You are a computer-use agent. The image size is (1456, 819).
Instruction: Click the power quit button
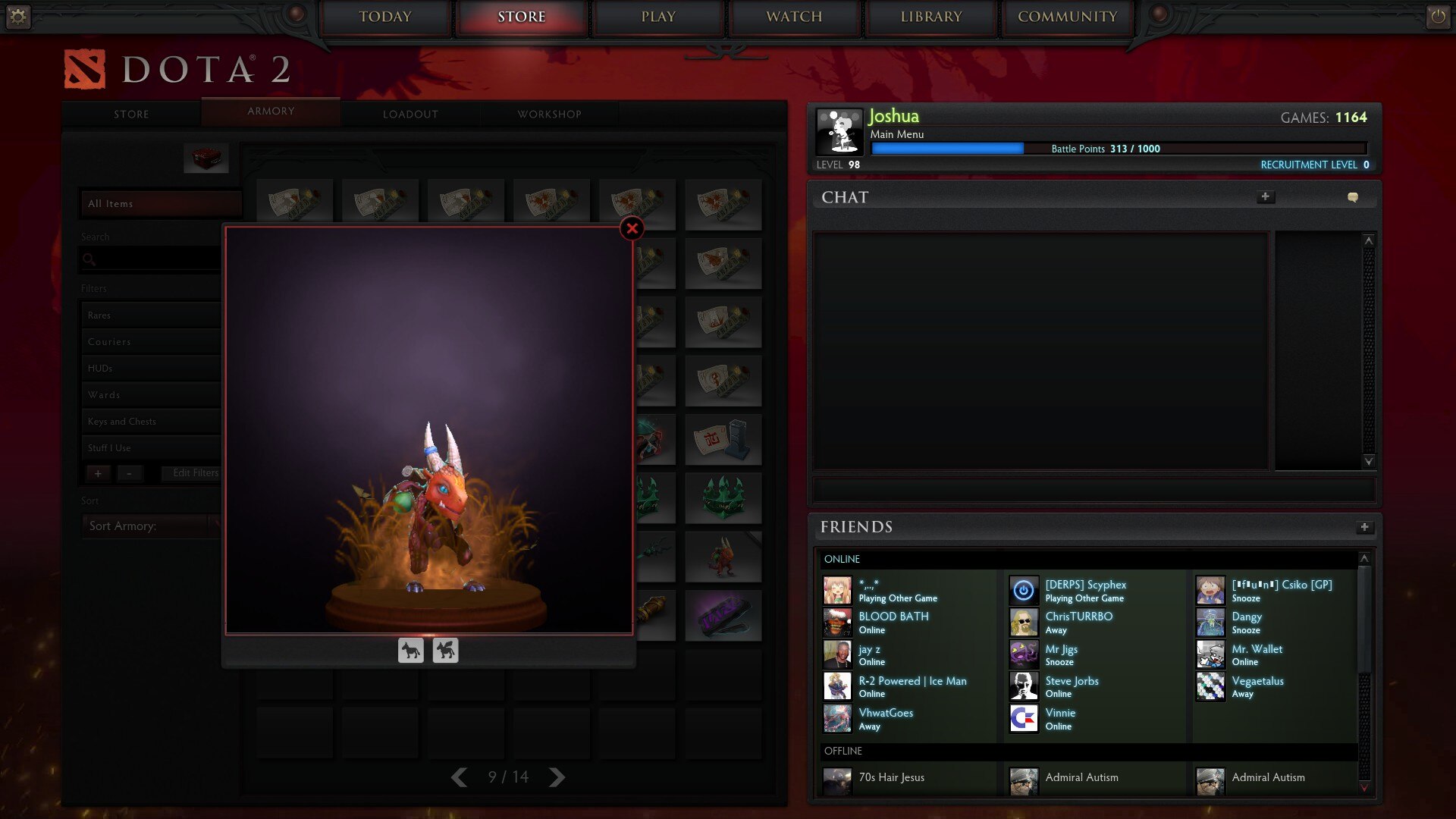tap(1438, 17)
